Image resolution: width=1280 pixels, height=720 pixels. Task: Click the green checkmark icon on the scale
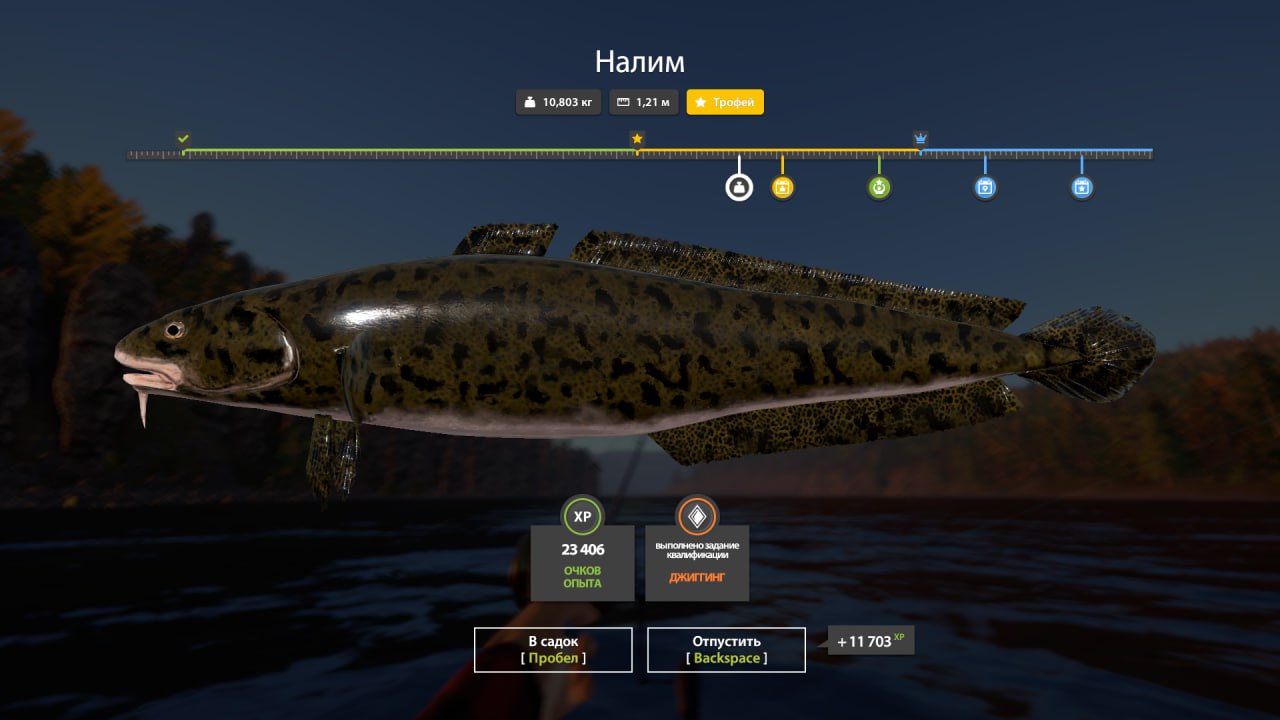(x=183, y=138)
